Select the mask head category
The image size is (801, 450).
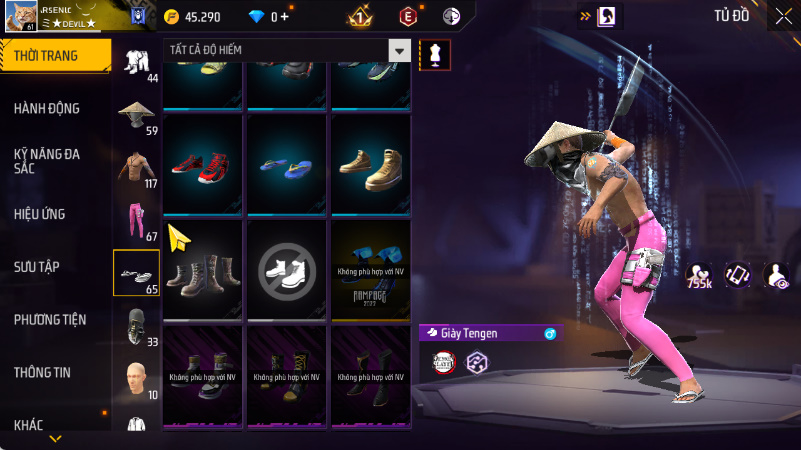point(136,327)
